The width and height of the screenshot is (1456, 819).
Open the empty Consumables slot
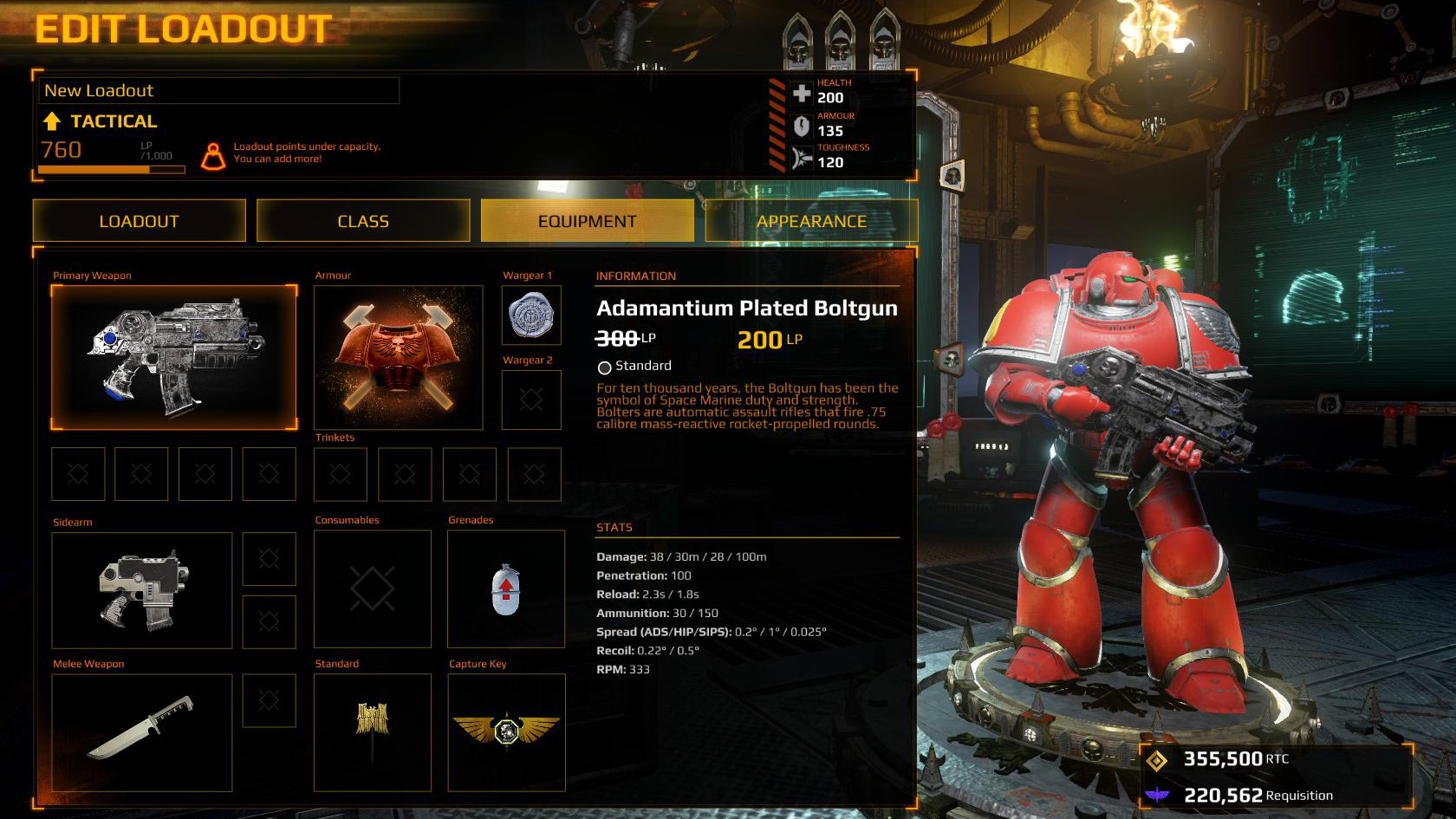[373, 589]
